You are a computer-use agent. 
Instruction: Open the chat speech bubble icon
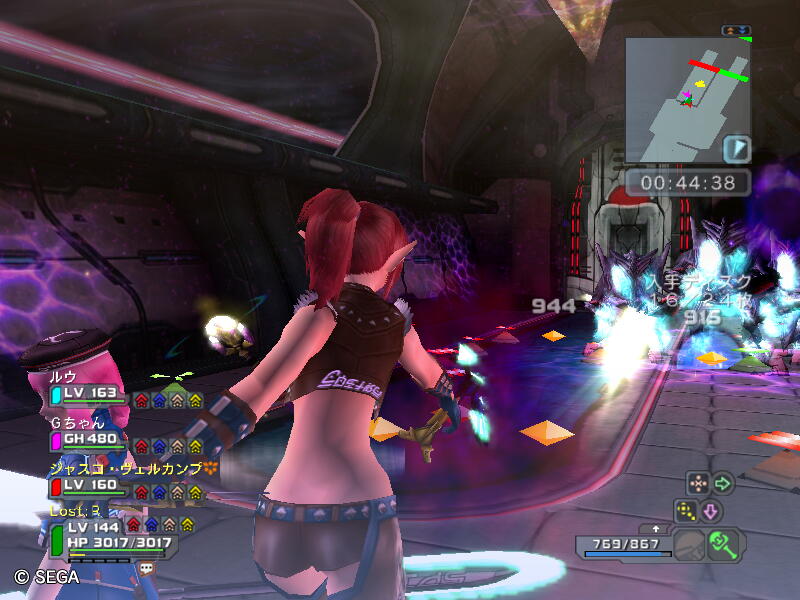147,568
